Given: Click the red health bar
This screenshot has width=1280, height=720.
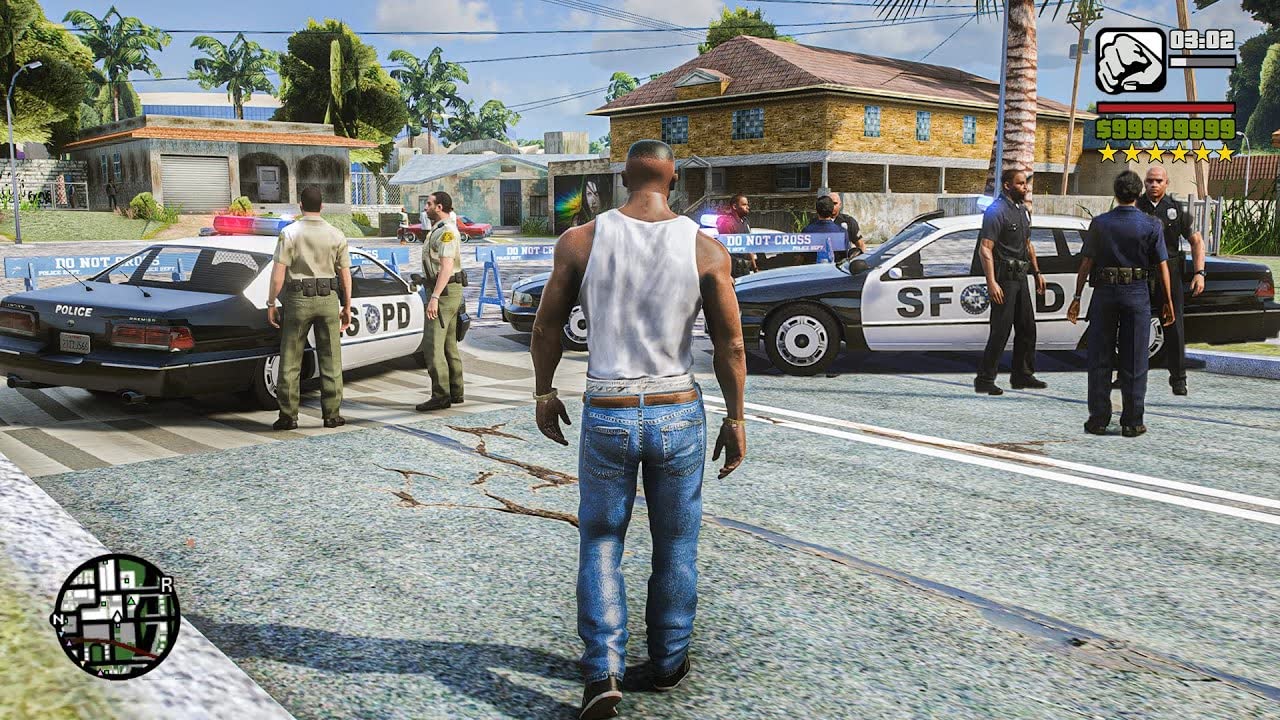Looking at the screenshot, I should (1165, 108).
